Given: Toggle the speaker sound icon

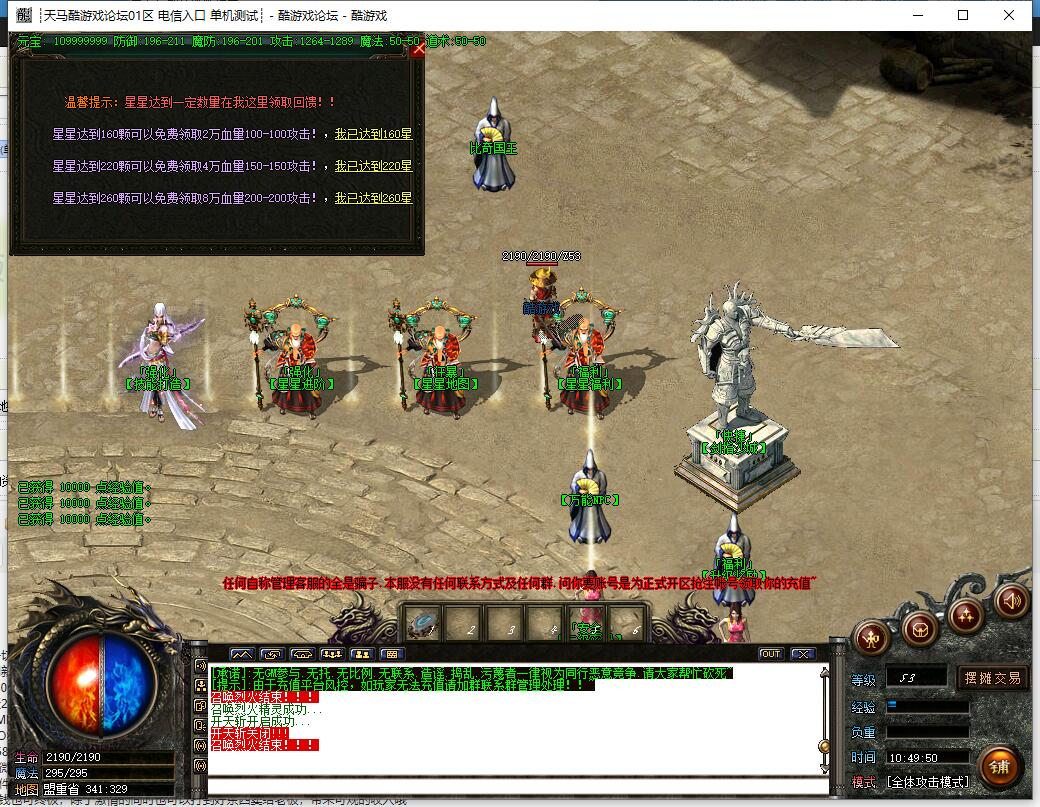Looking at the screenshot, I should 1012,601.
